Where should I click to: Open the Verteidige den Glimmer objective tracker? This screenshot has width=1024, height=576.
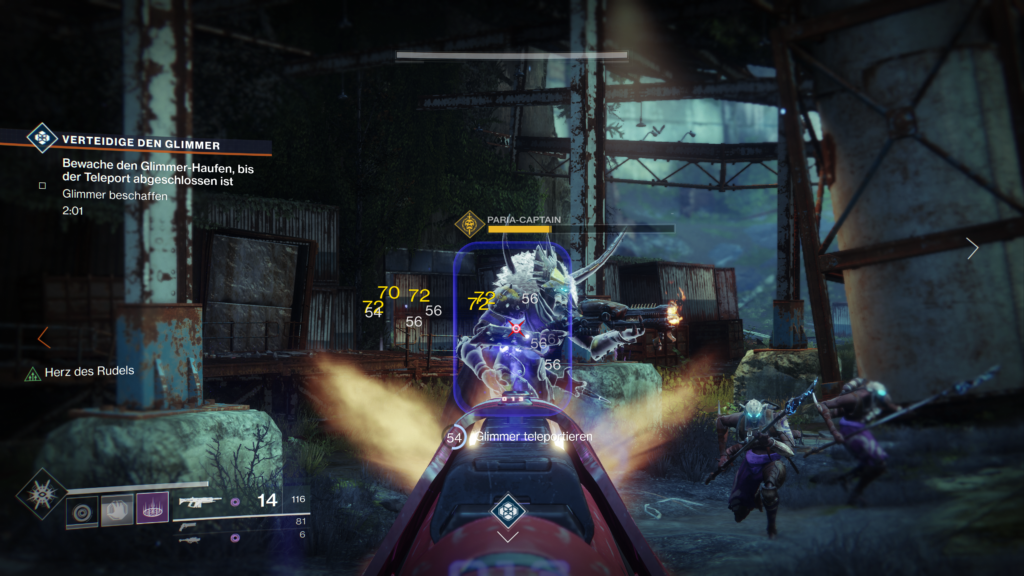click(x=140, y=144)
